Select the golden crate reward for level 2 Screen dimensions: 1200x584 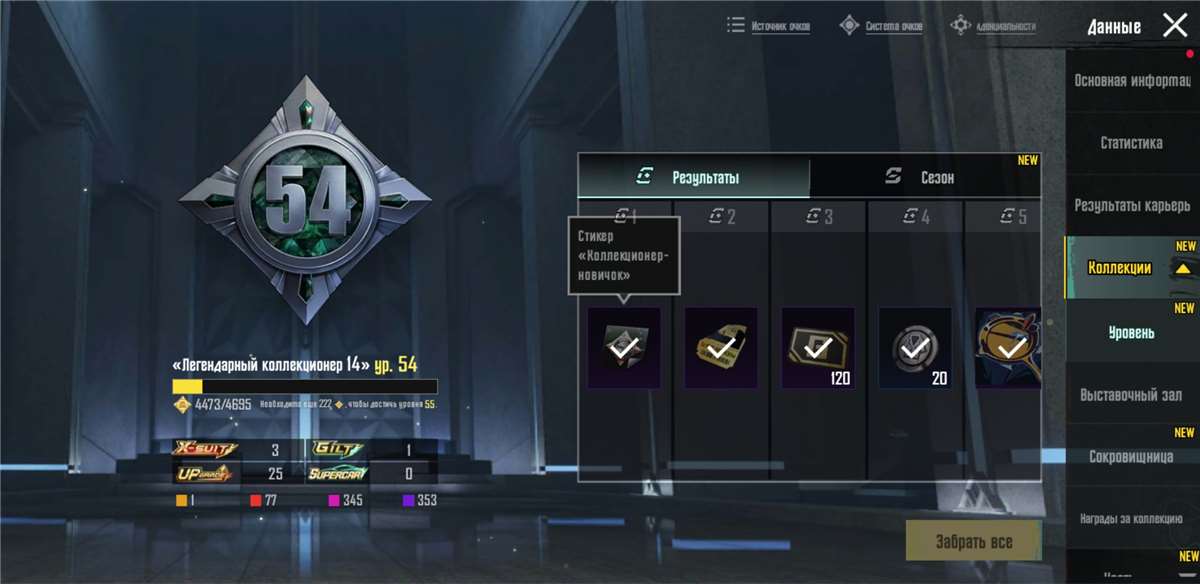[x=720, y=348]
